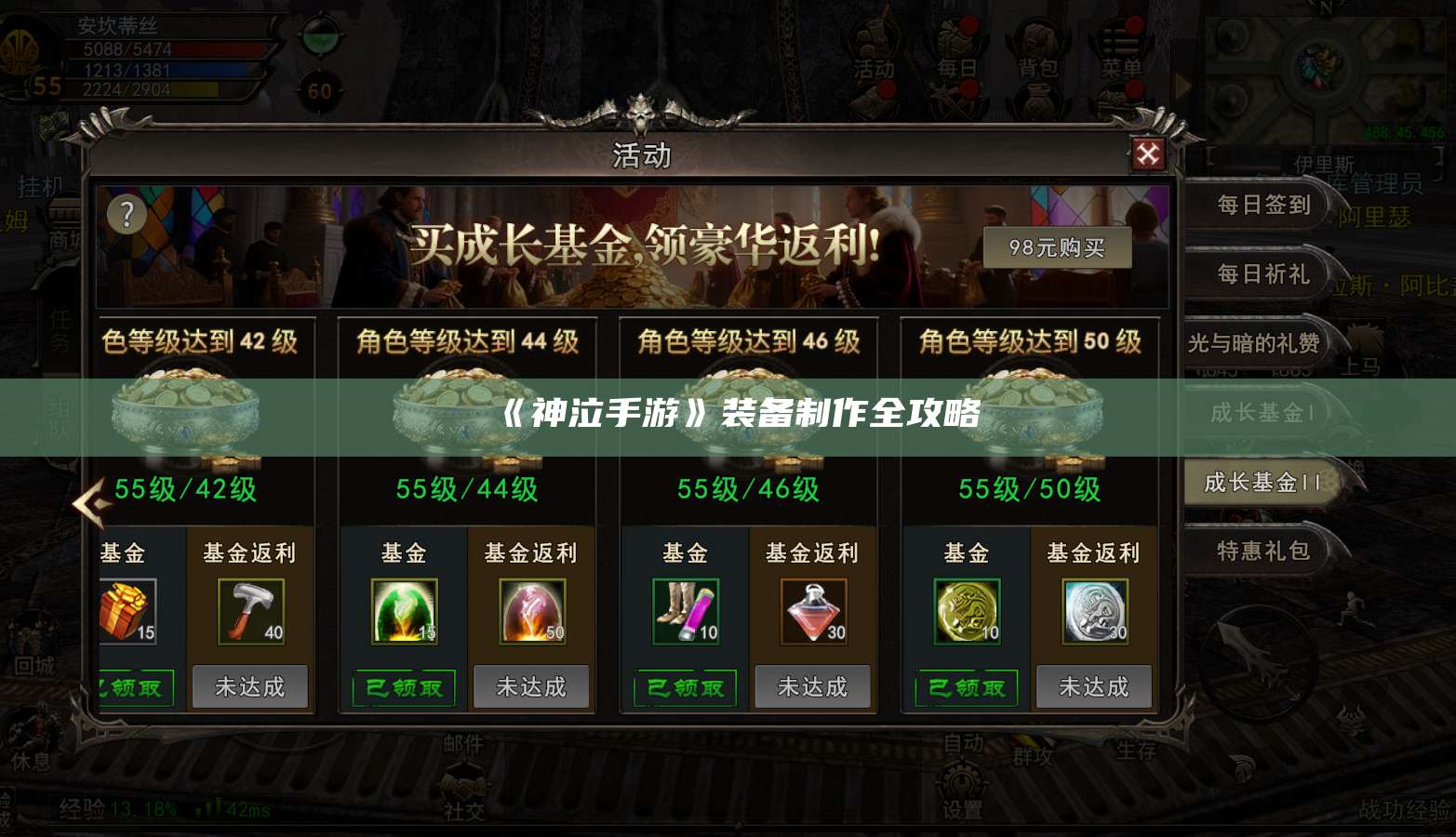Click the ? help icon in activity panel

[125, 216]
